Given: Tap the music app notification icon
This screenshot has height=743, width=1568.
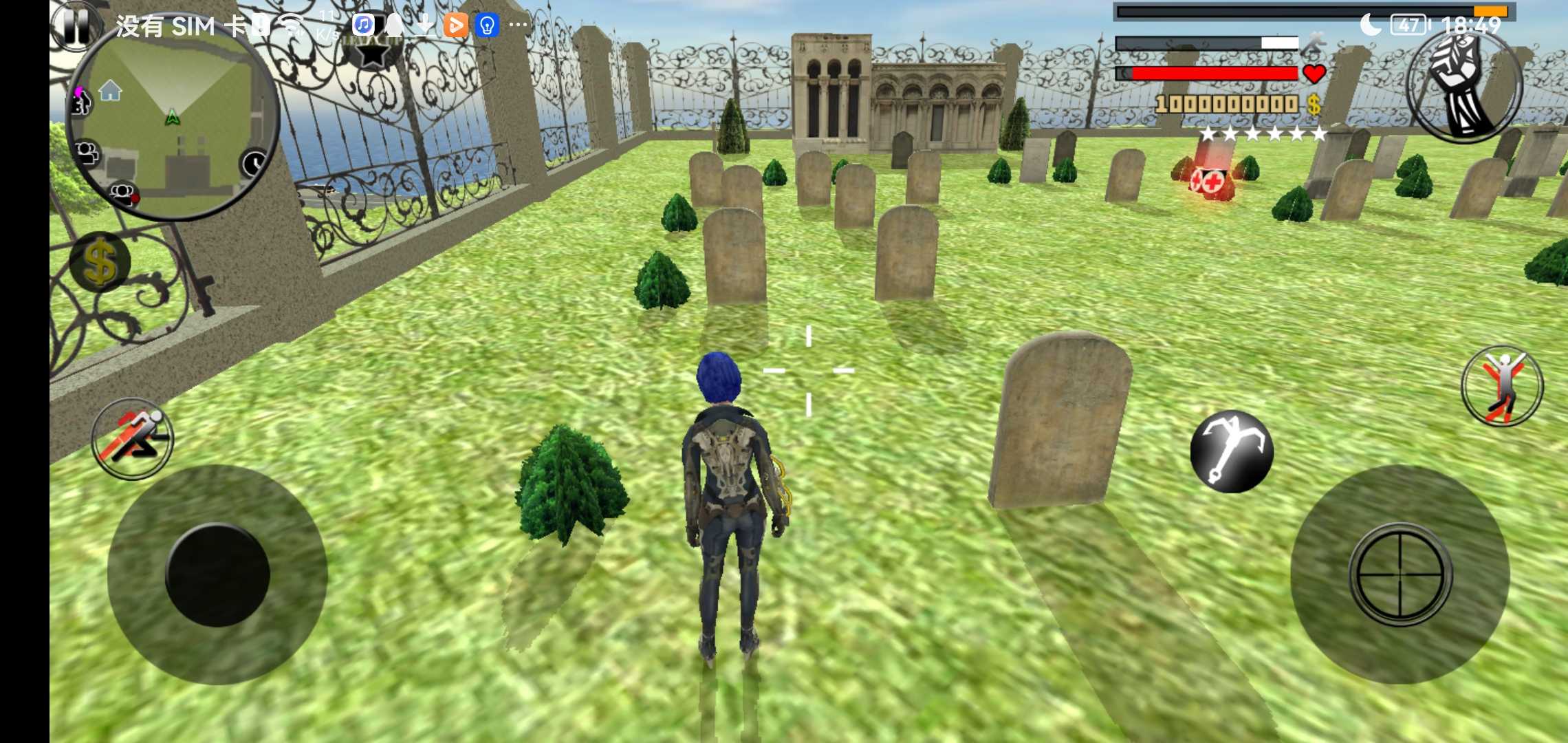Looking at the screenshot, I should click(363, 25).
